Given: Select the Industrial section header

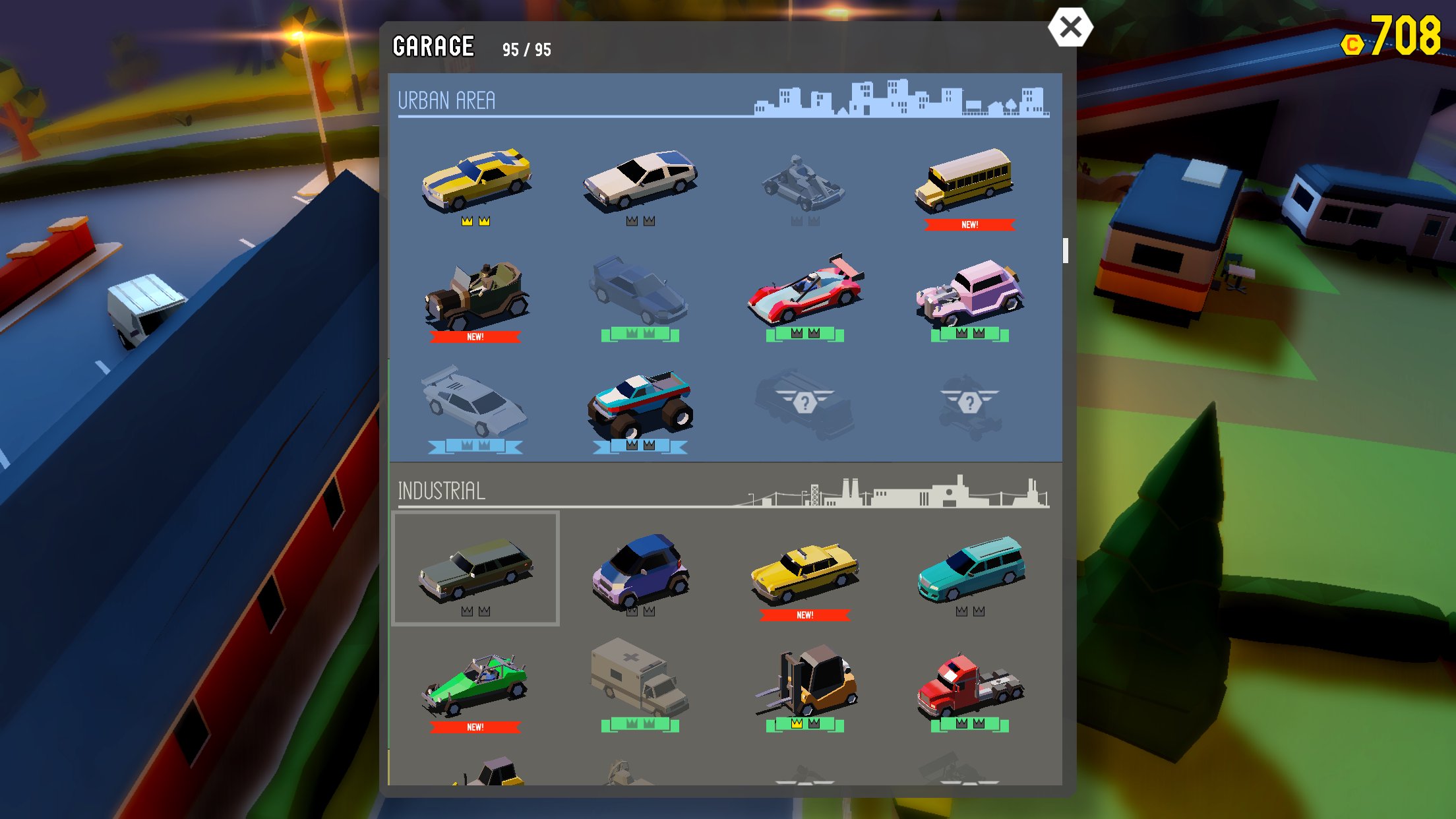Looking at the screenshot, I should (x=441, y=491).
